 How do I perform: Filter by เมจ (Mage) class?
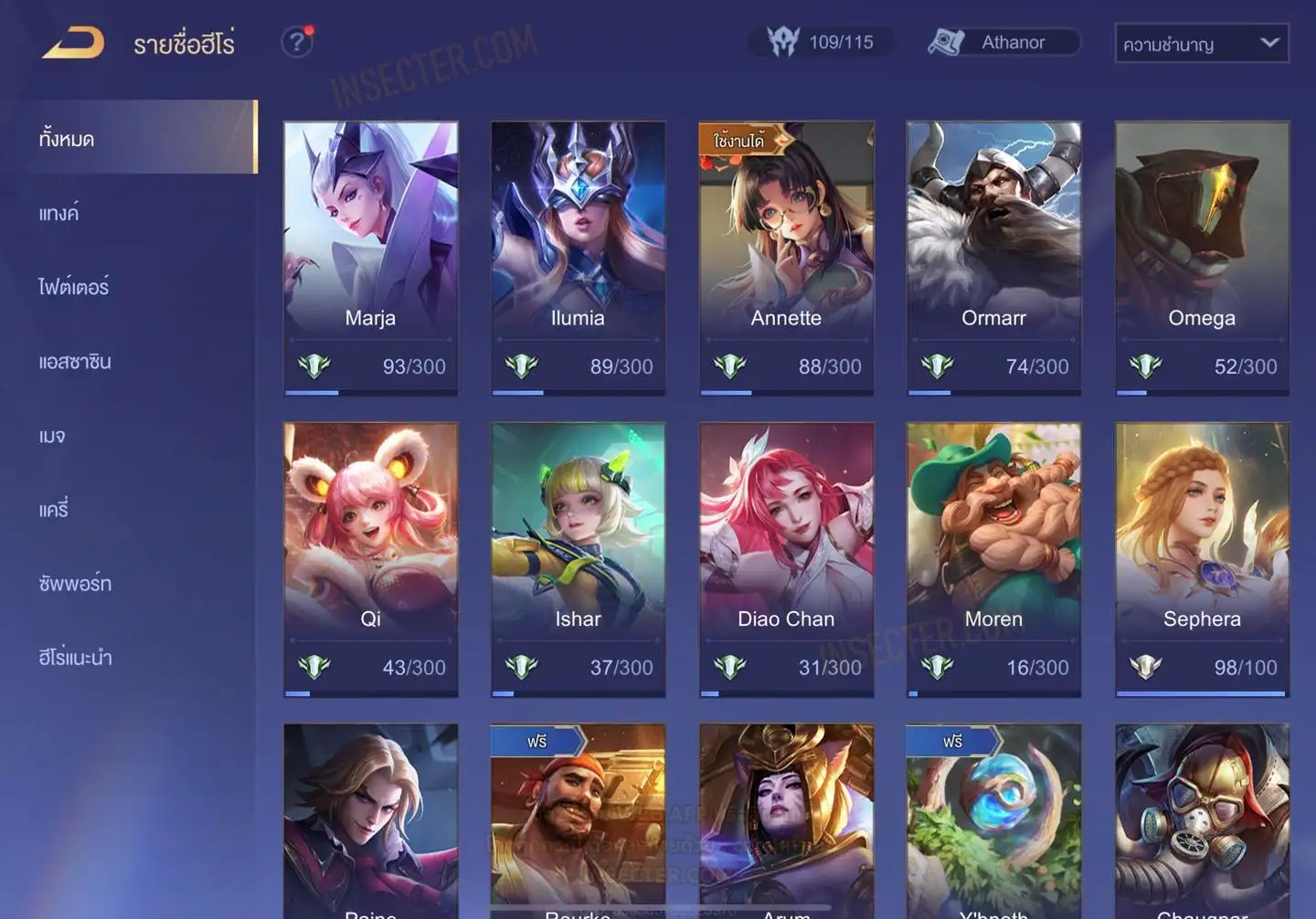(52, 436)
